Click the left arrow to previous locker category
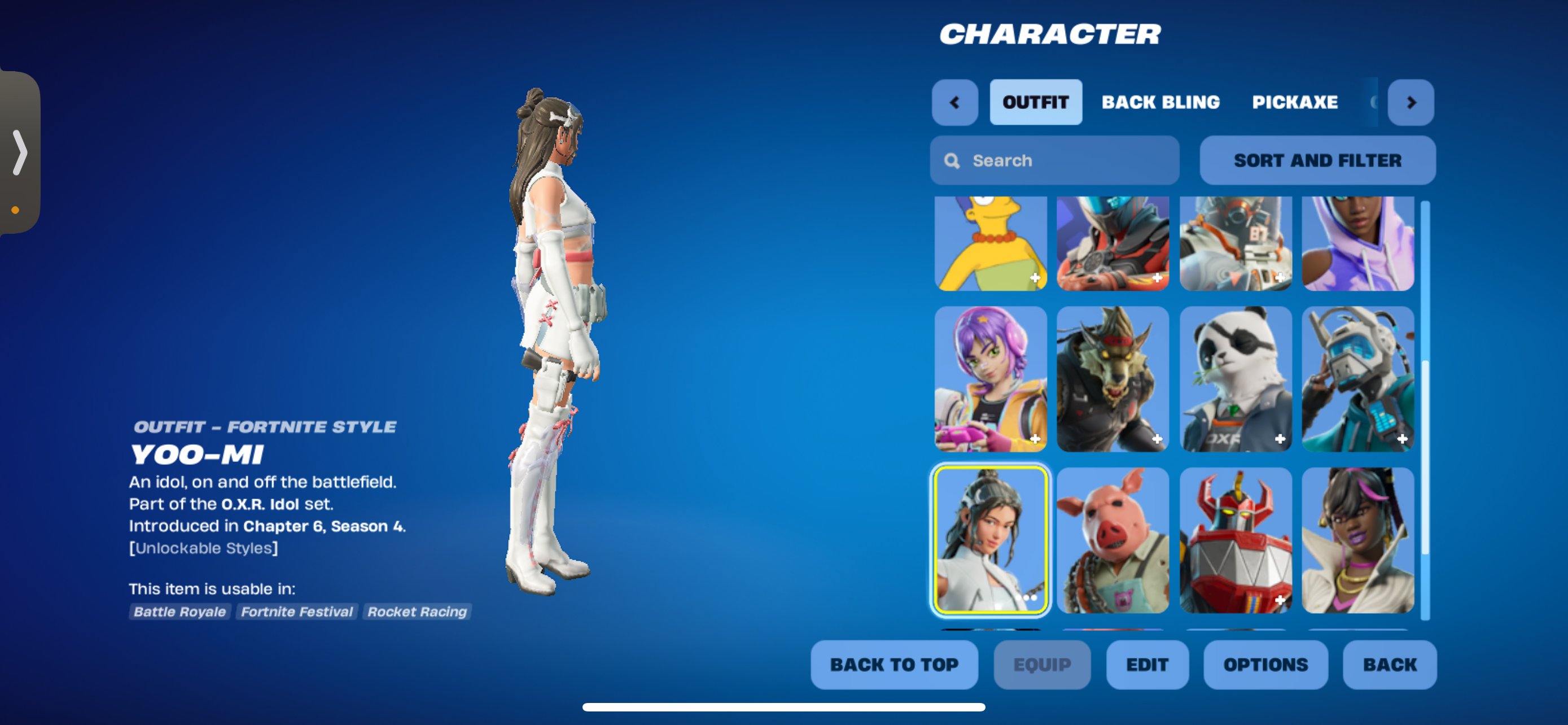The height and width of the screenshot is (725, 1568). 954,102
